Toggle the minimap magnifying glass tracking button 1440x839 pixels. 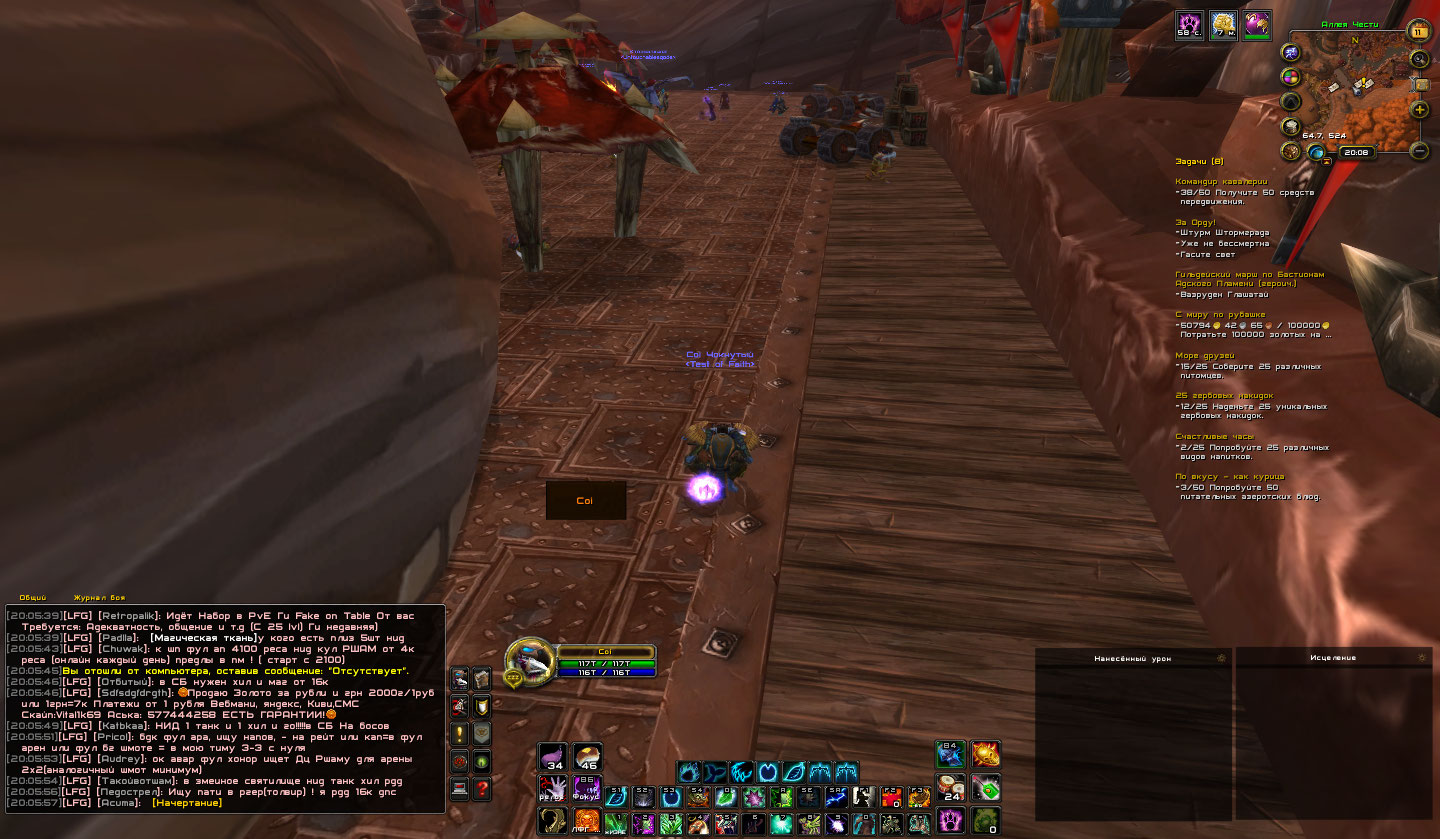coord(1419,59)
